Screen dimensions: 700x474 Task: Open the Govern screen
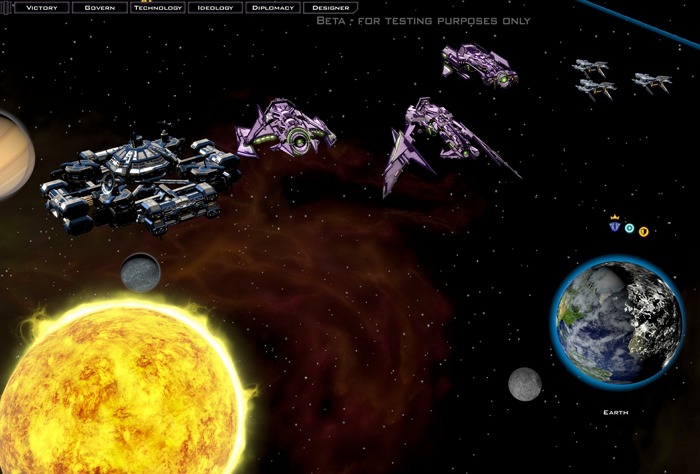[x=99, y=8]
